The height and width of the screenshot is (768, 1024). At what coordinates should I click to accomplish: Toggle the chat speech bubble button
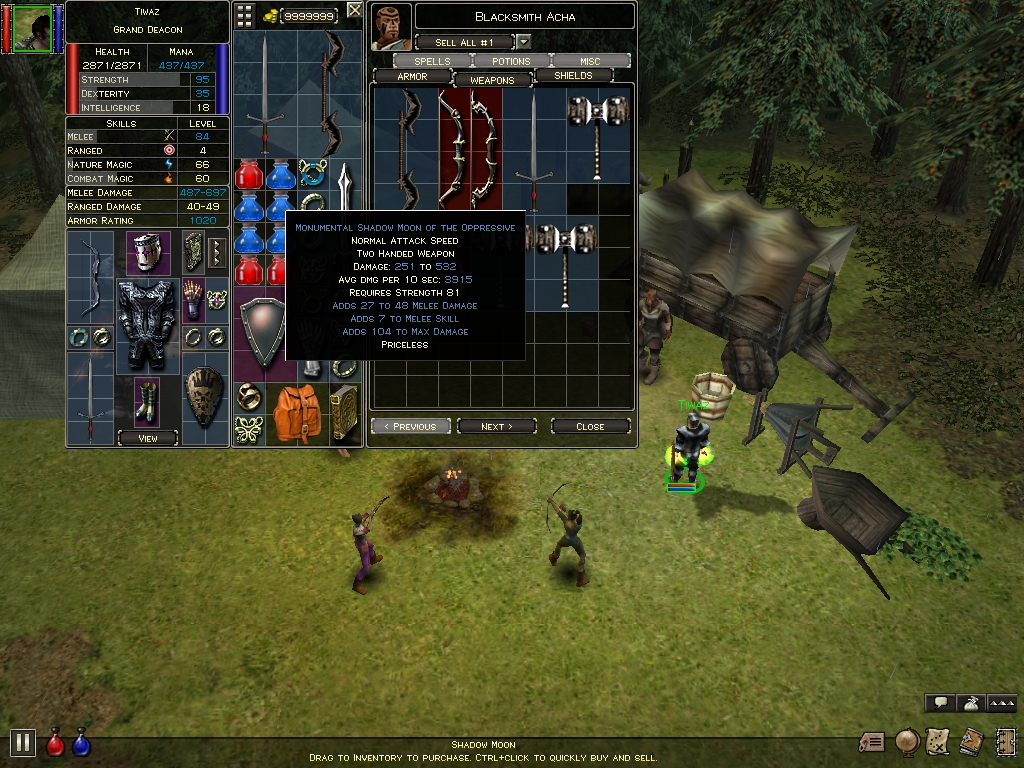[939, 703]
